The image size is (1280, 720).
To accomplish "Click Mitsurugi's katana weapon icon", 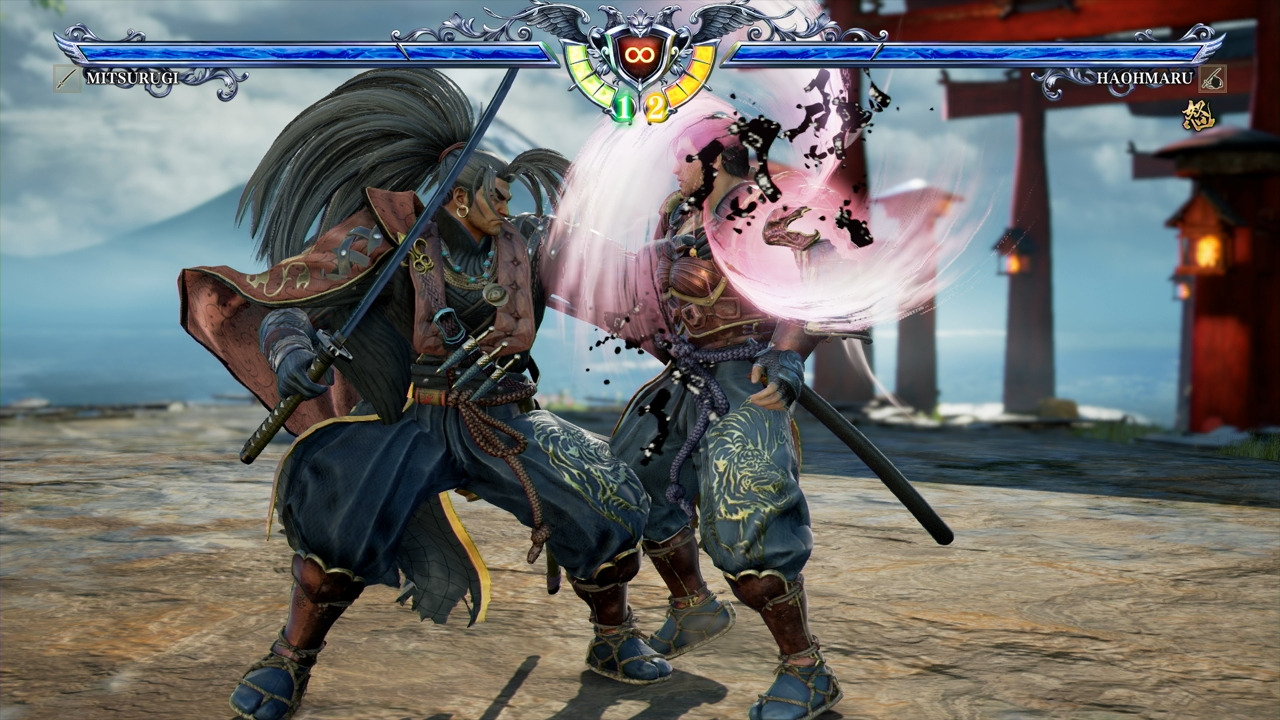I will point(67,78).
